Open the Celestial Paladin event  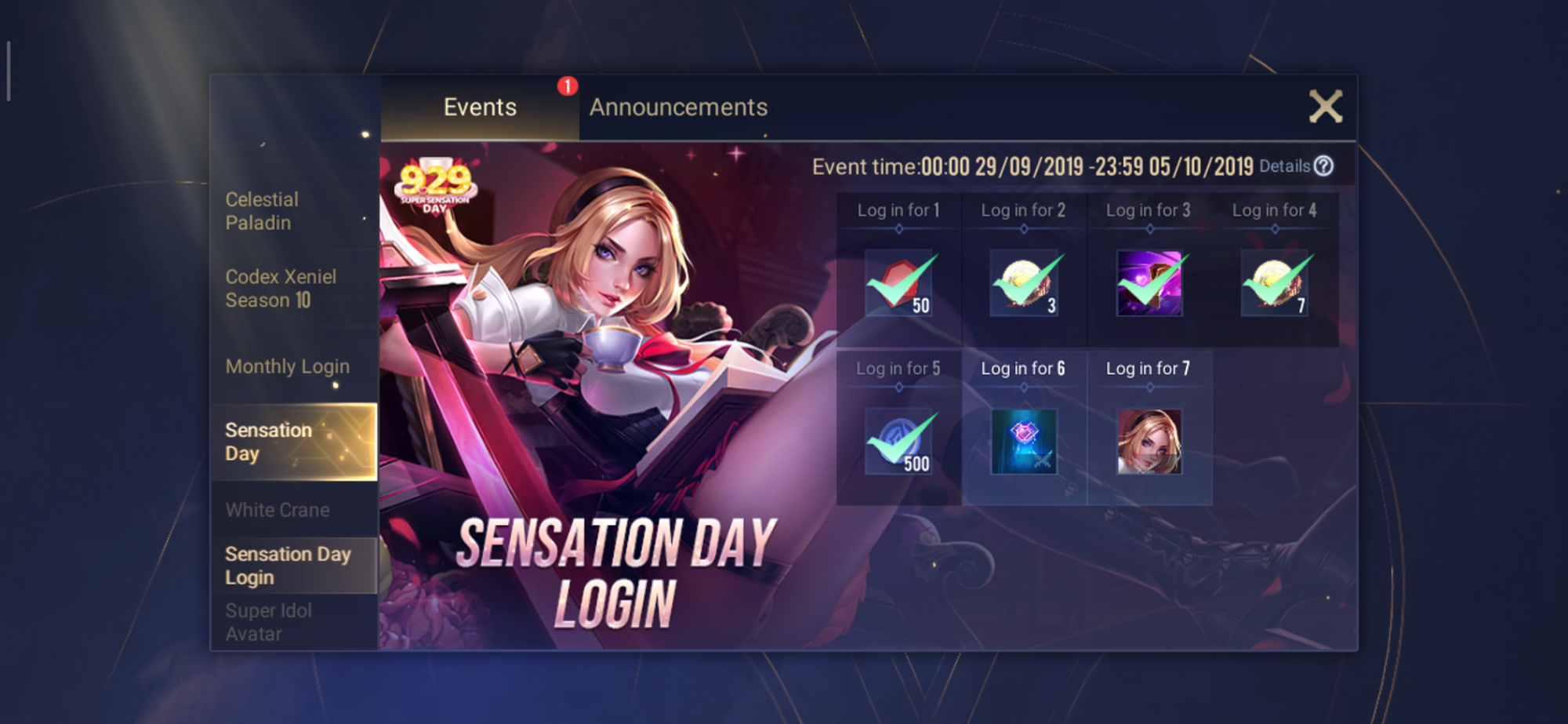262,211
